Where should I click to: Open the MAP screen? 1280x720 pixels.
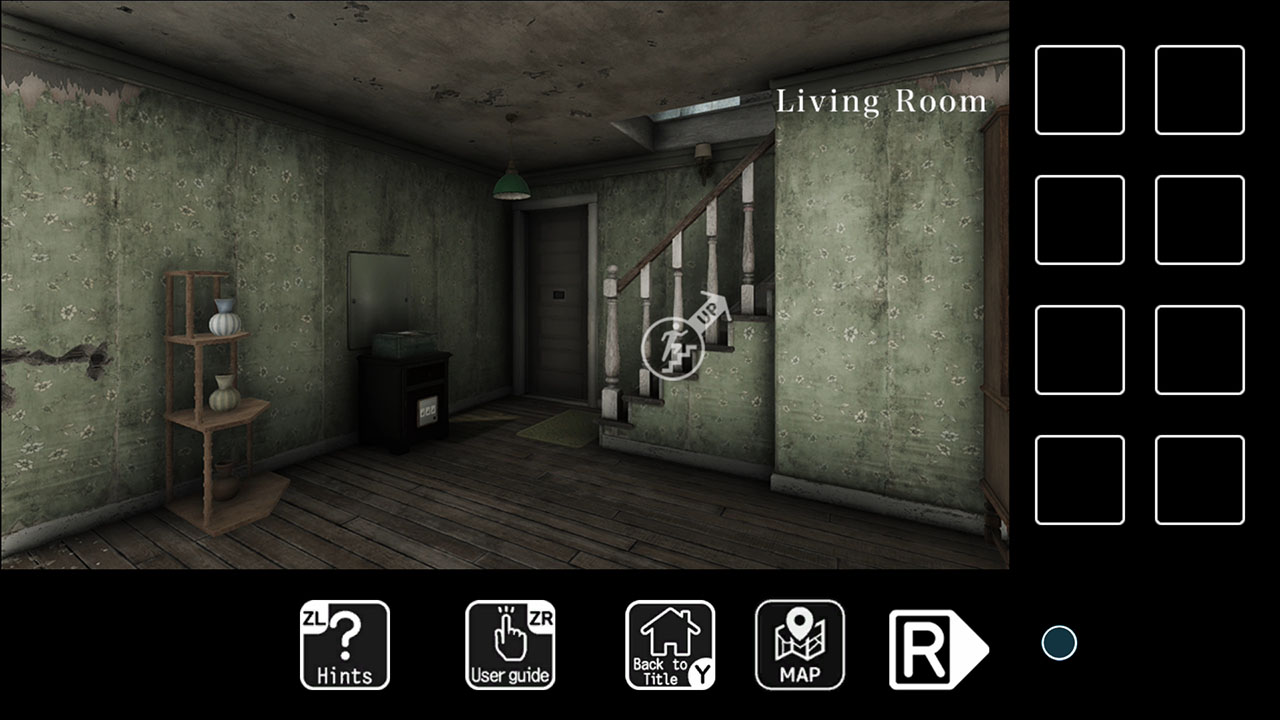800,645
